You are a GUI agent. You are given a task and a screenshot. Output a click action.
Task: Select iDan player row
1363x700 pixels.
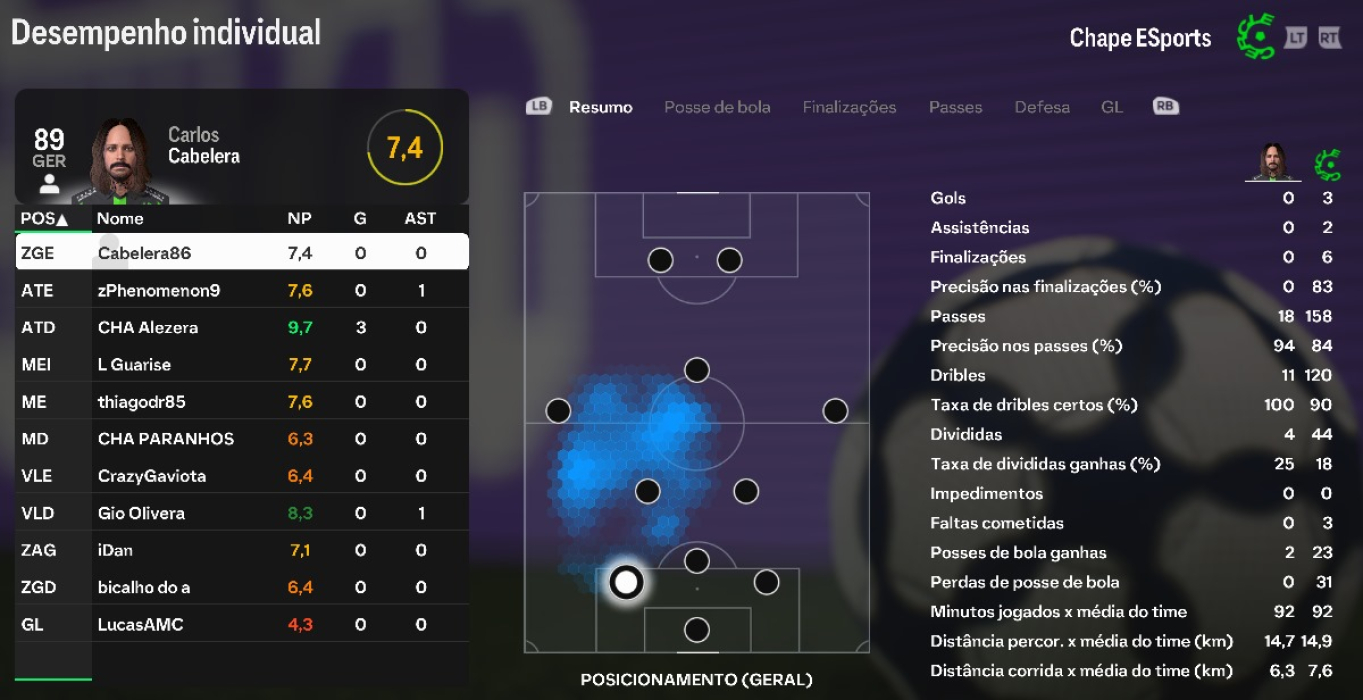(242, 550)
